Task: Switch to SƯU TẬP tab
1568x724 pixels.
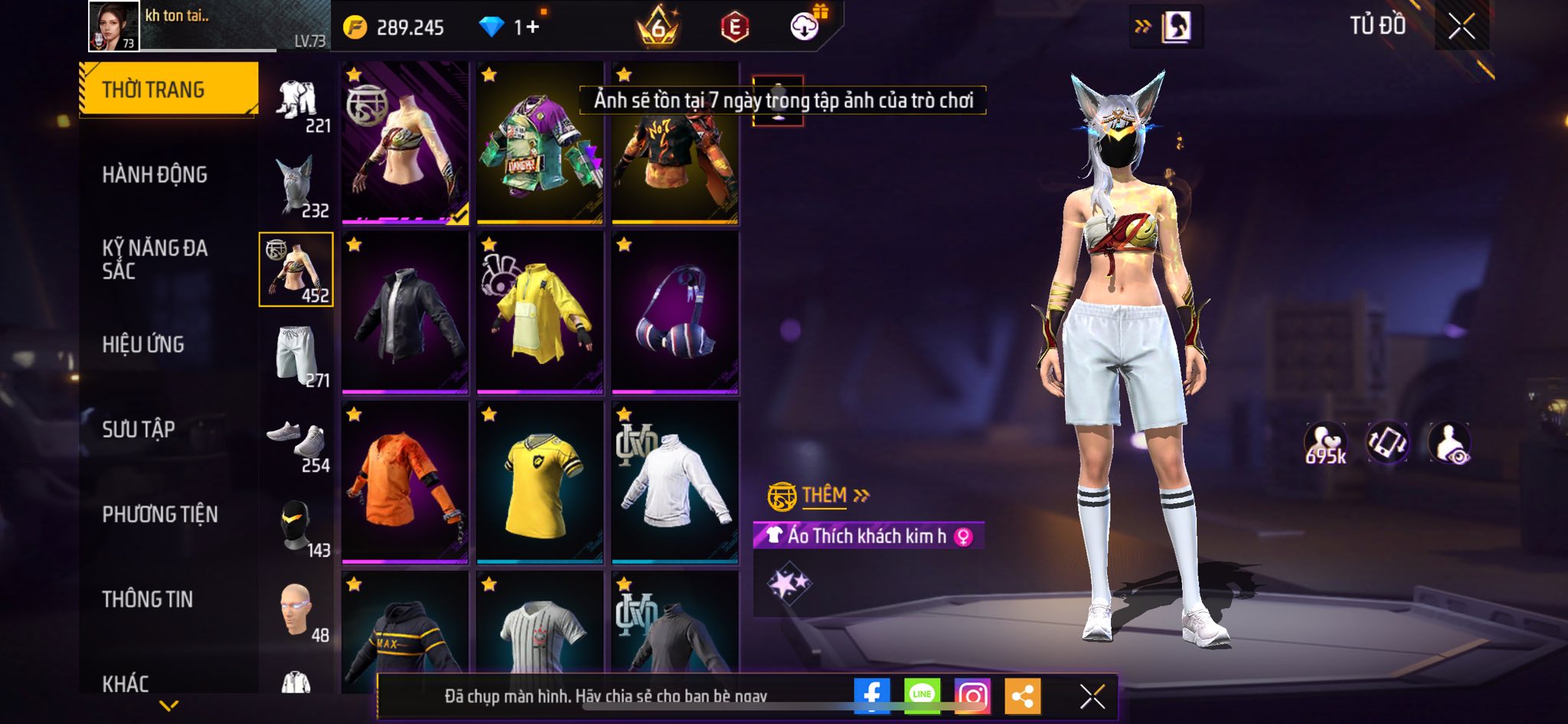Action: [139, 429]
